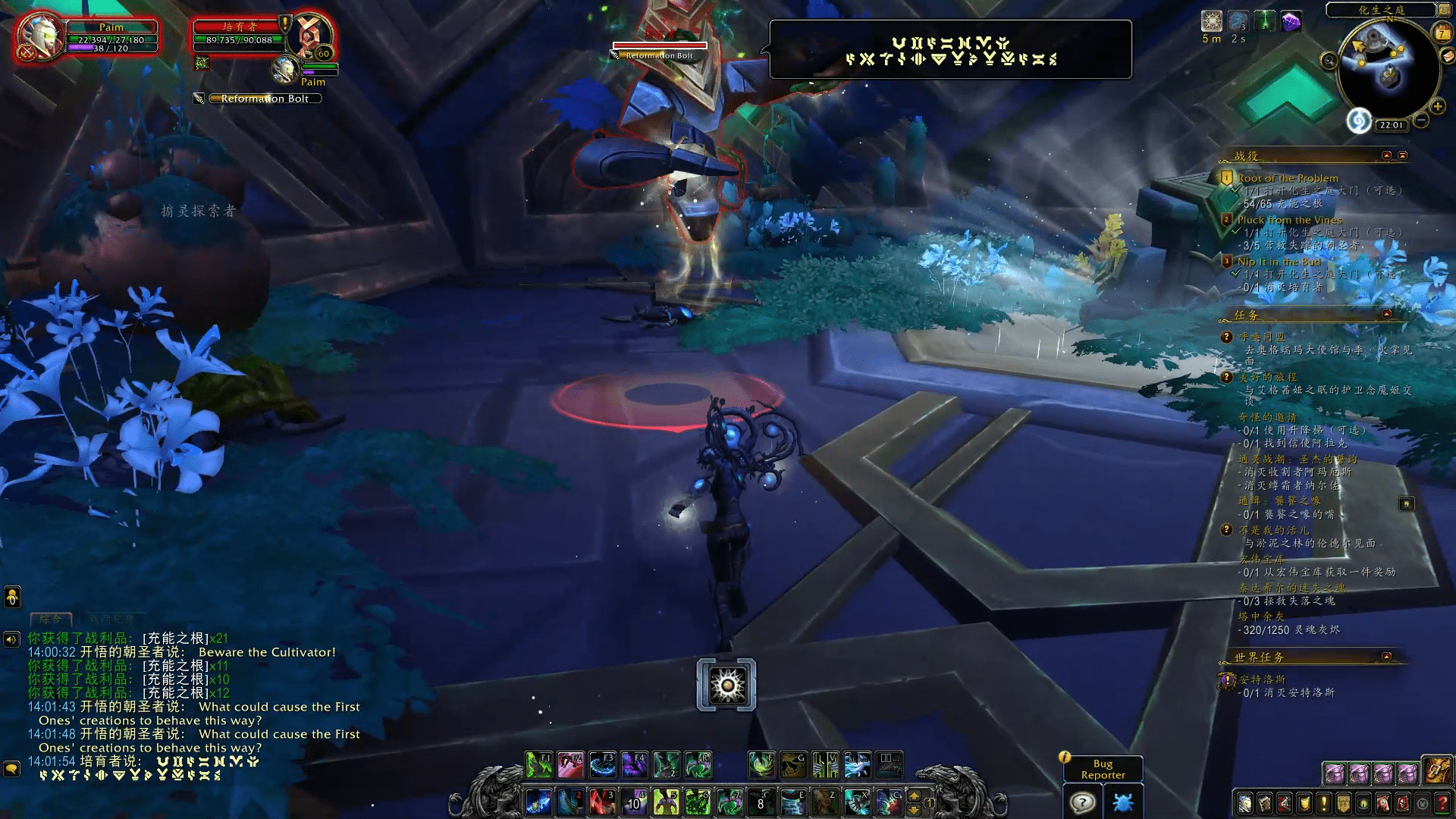
Task: Toggle the minimap tracking magnifier button
Action: coord(1329,61)
